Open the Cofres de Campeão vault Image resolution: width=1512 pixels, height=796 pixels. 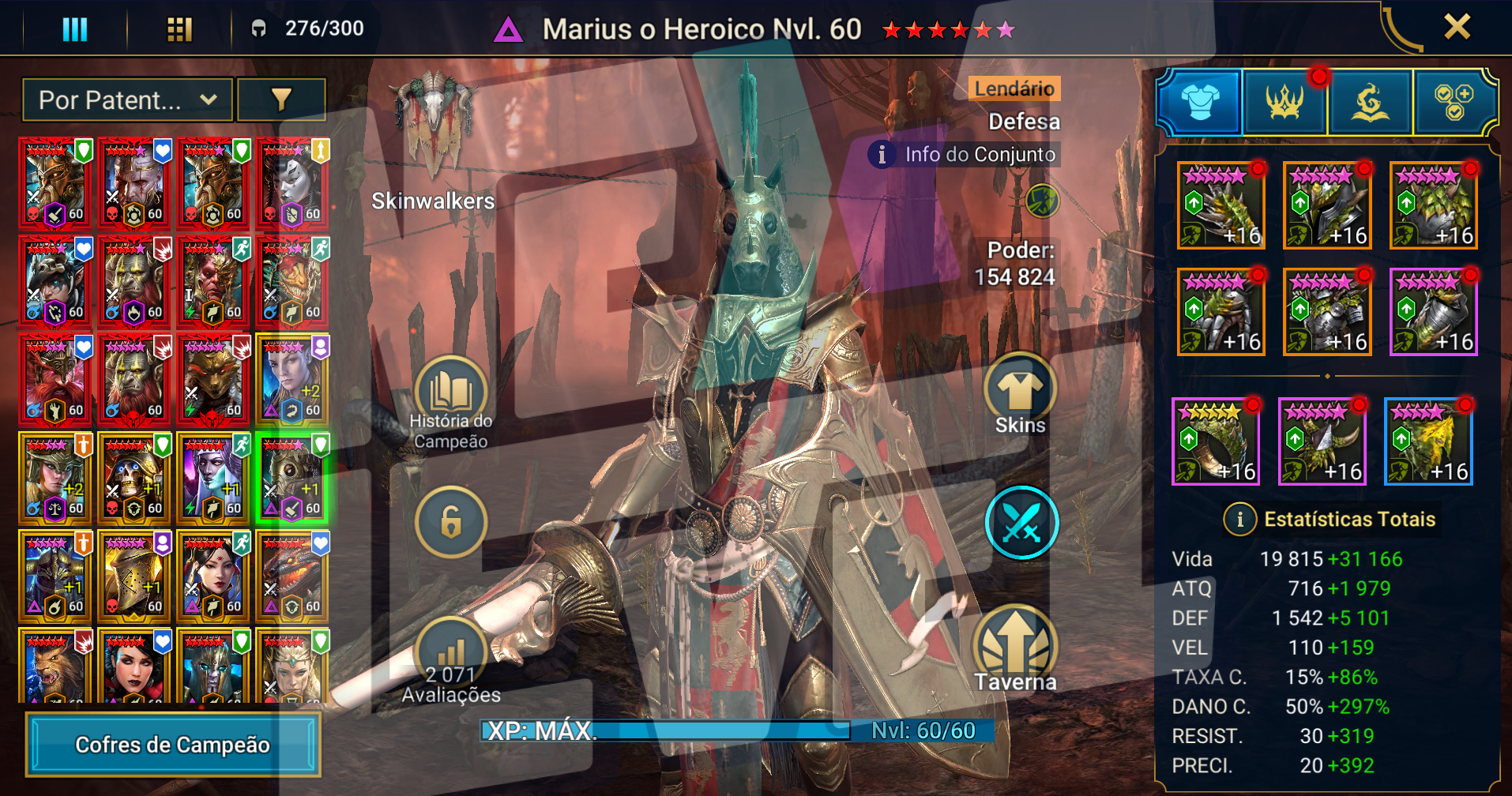coord(173,745)
